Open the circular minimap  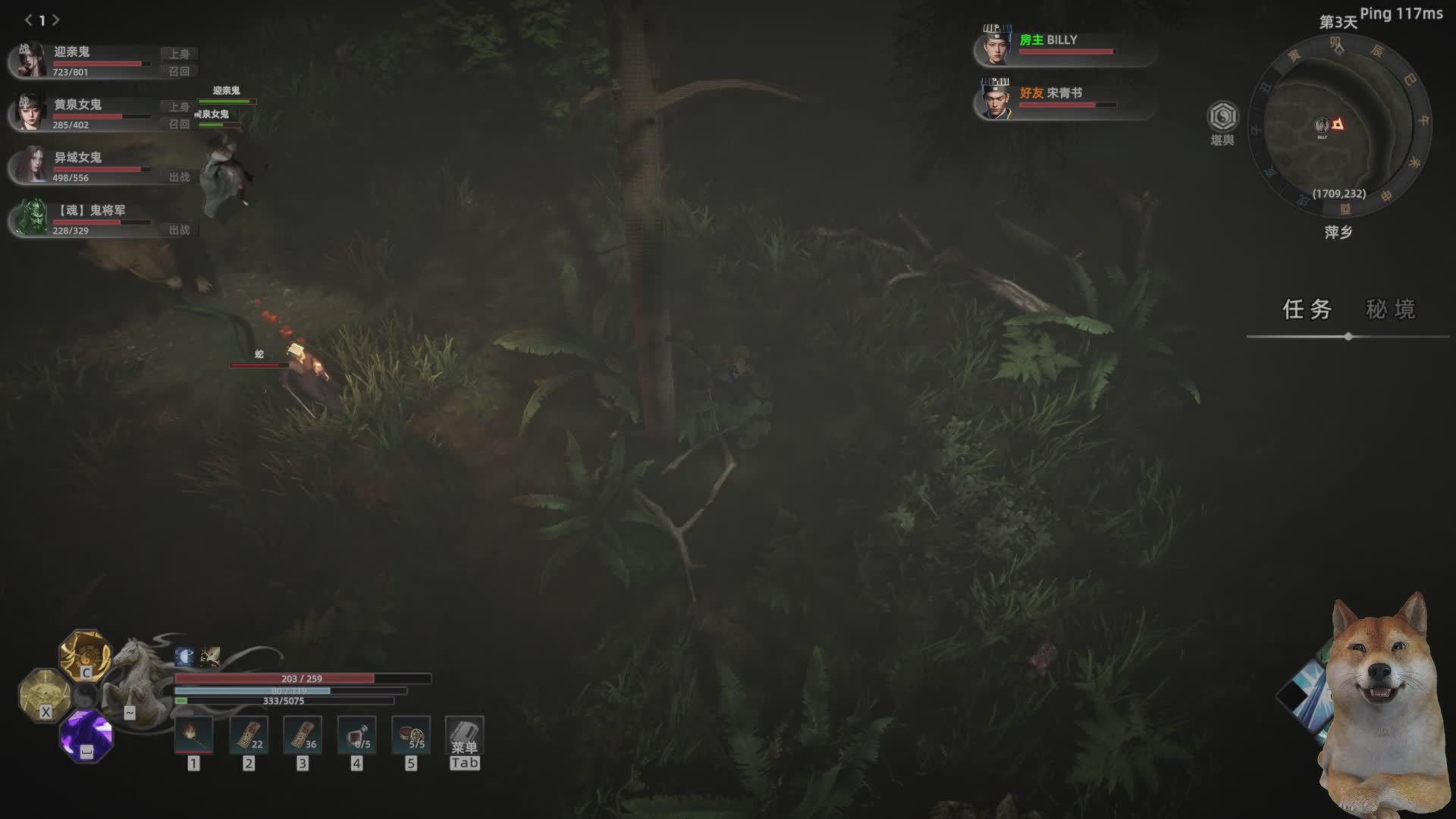(x=1338, y=125)
